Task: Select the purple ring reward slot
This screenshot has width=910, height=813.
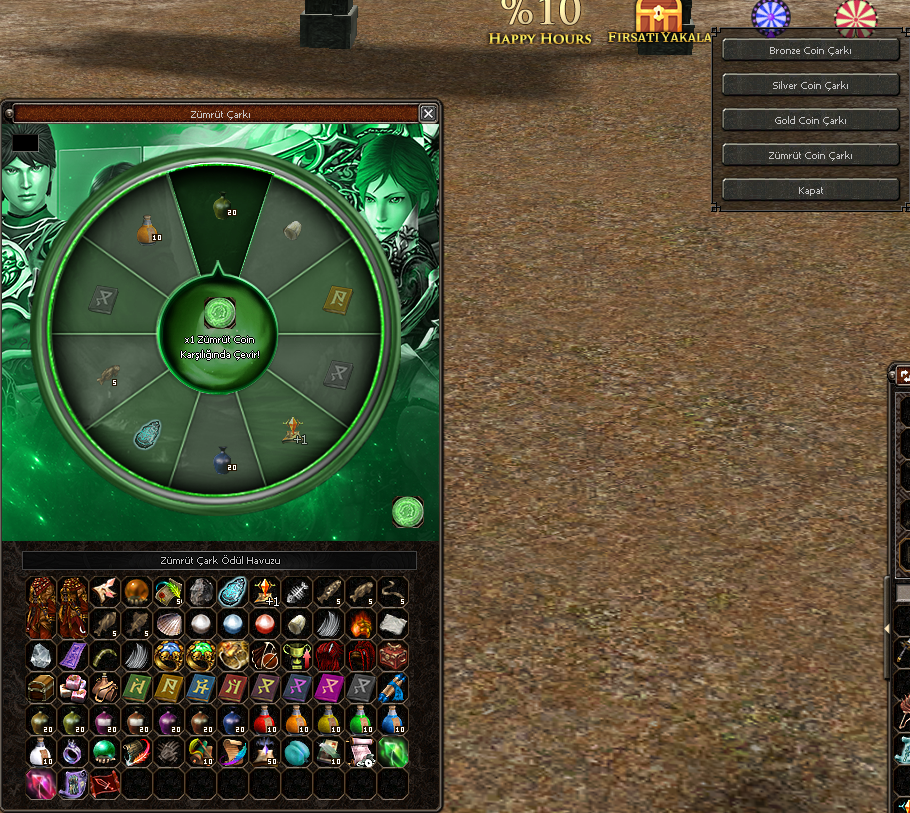Action: tap(74, 752)
